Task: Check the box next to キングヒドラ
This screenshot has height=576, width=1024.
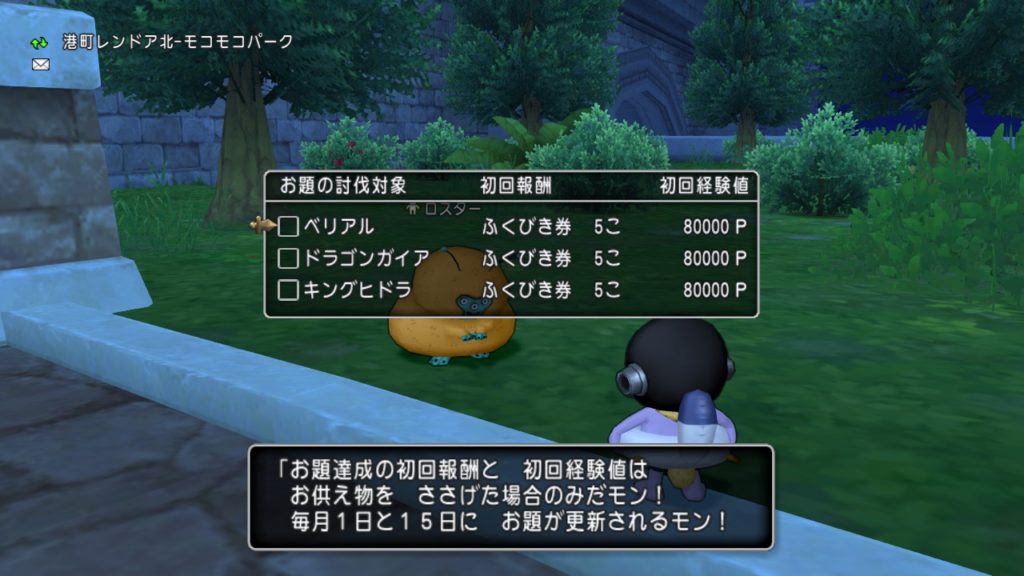Action: pos(289,291)
